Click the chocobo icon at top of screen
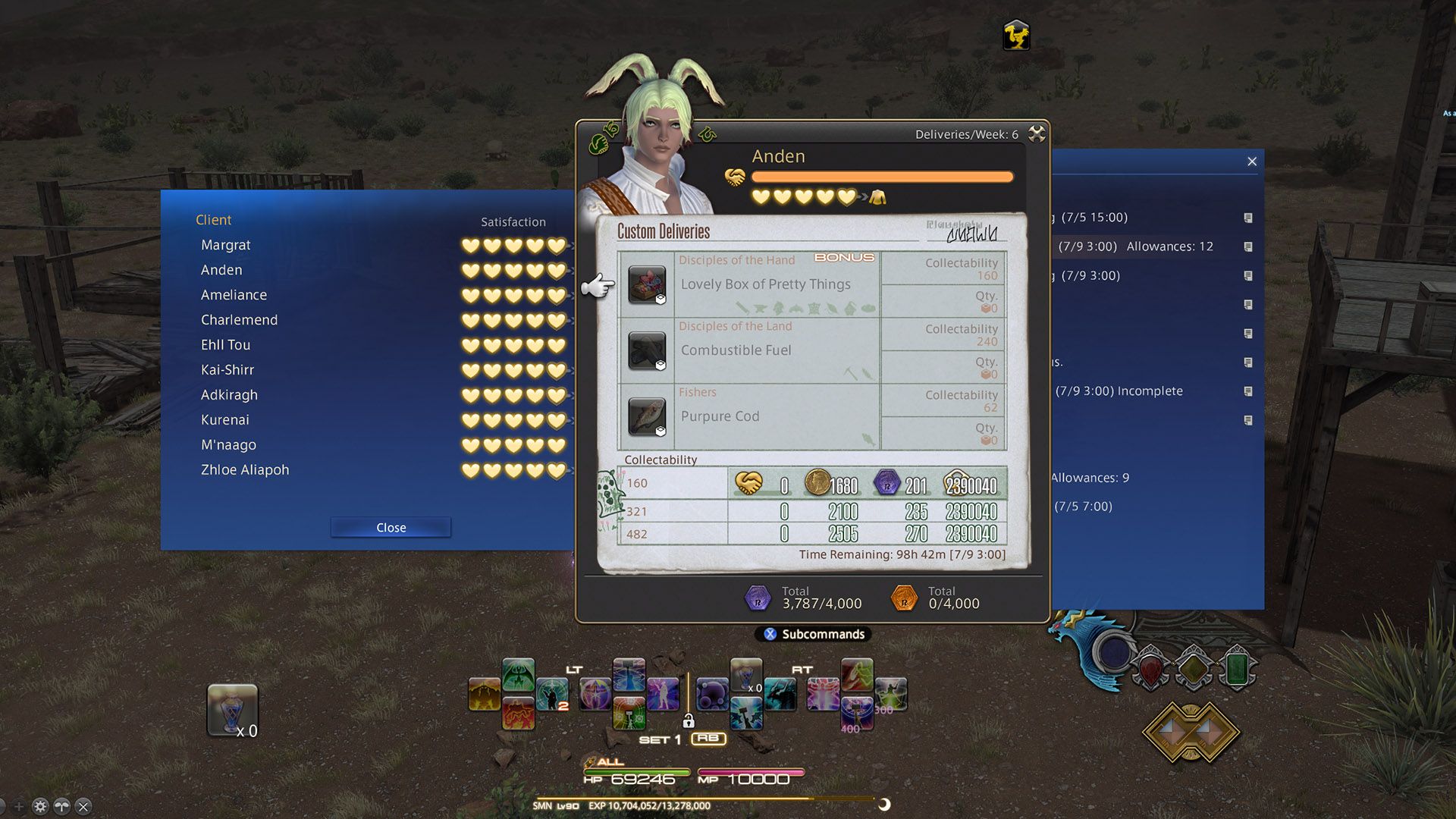This screenshot has height=819, width=1456. tap(1016, 35)
